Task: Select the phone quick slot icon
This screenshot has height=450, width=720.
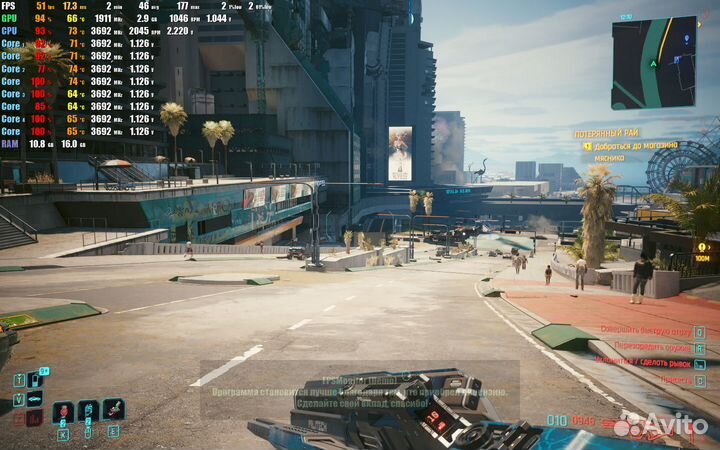Action: coord(36,380)
